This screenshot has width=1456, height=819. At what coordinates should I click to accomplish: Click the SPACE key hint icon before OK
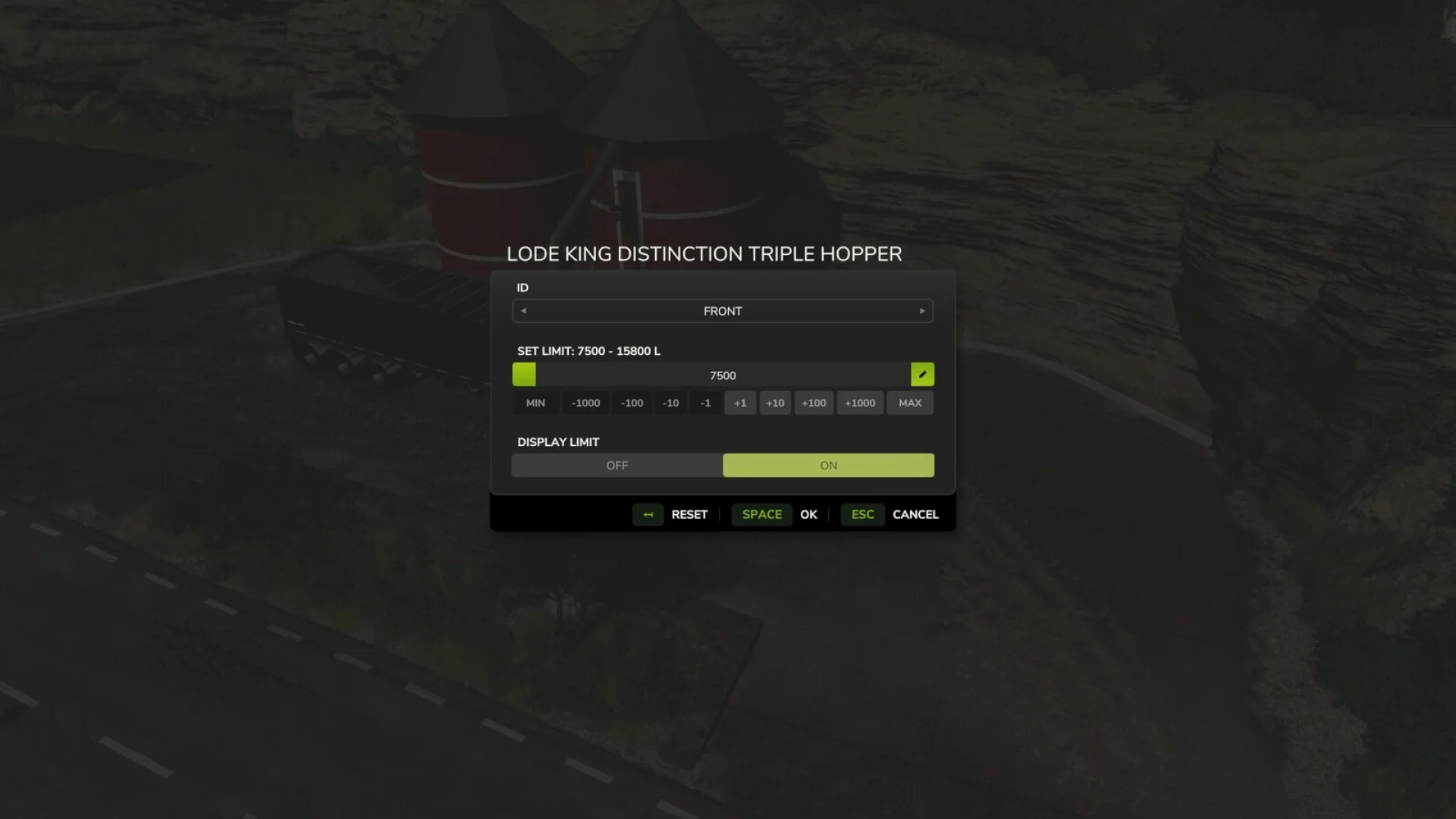[761, 514]
